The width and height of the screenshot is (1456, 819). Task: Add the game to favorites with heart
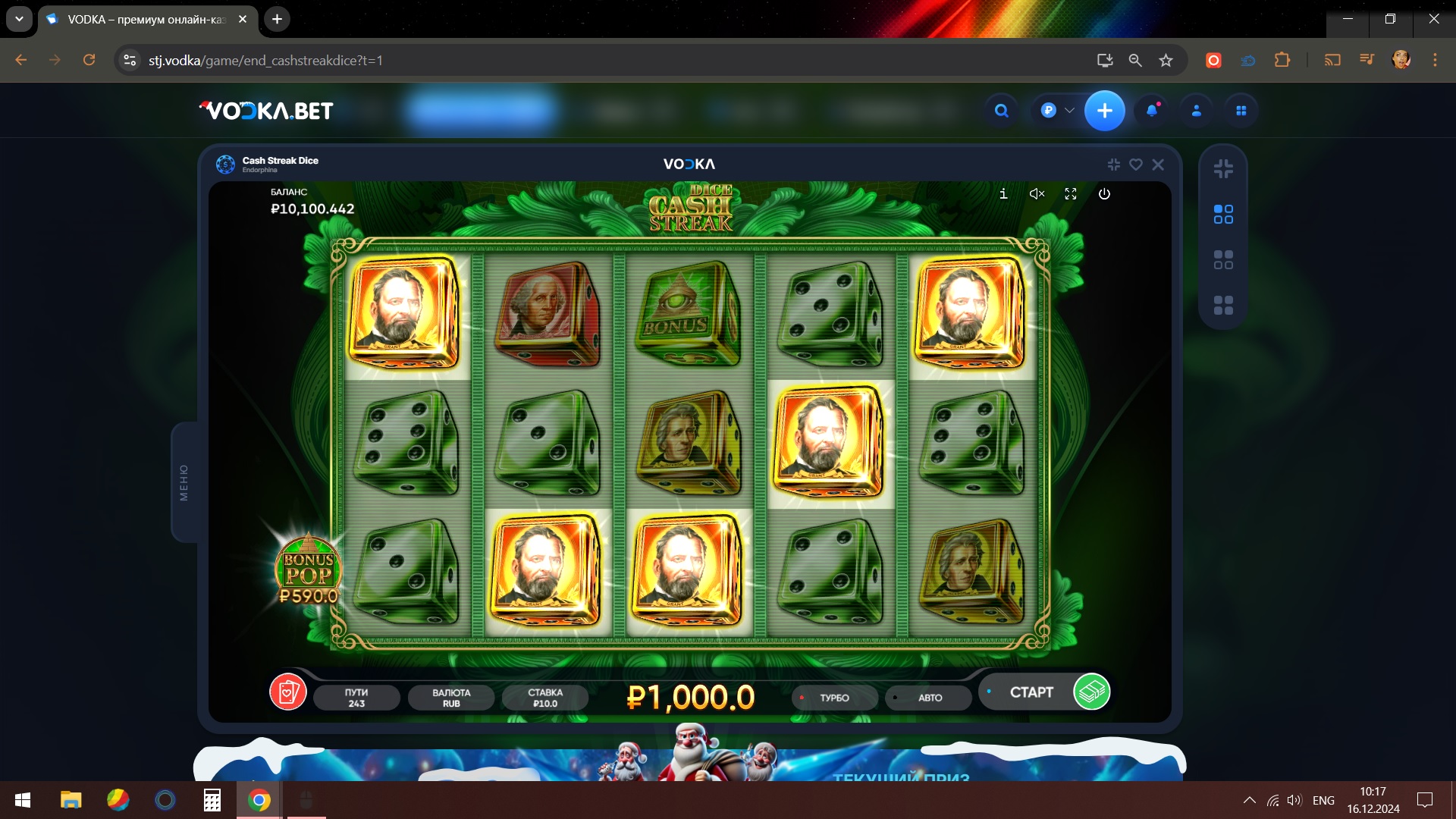1136,165
